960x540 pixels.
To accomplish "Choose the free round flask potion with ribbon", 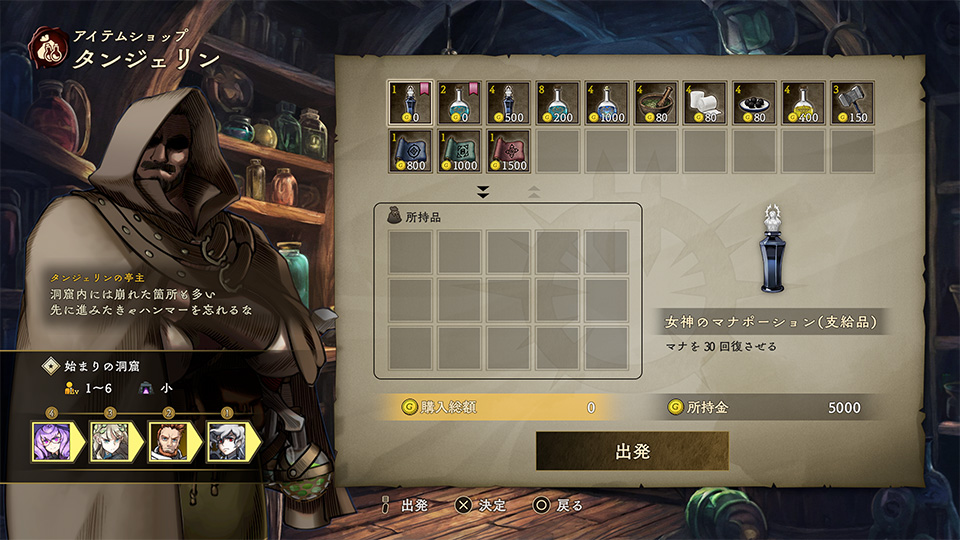I will [x=458, y=103].
